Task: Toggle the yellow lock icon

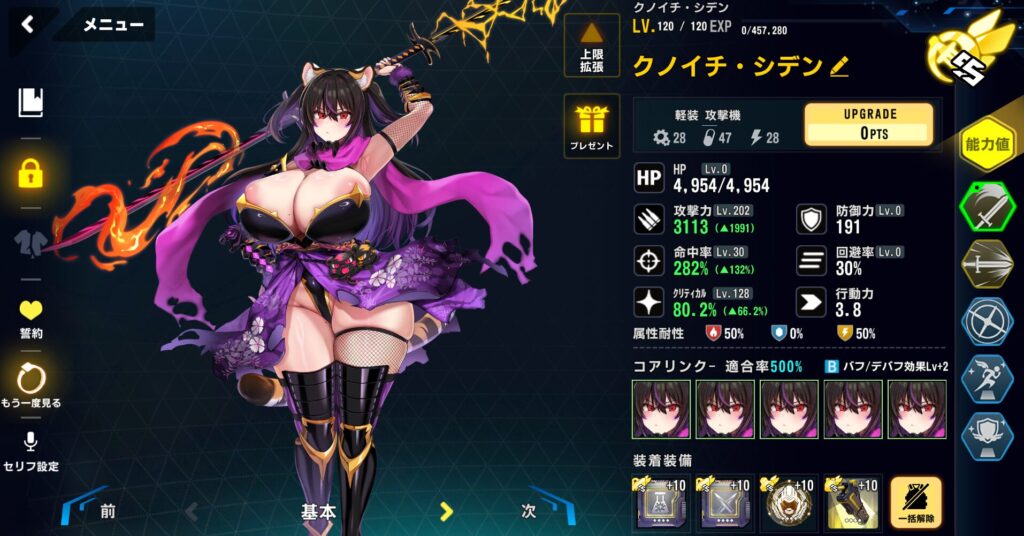Action: 31,173
